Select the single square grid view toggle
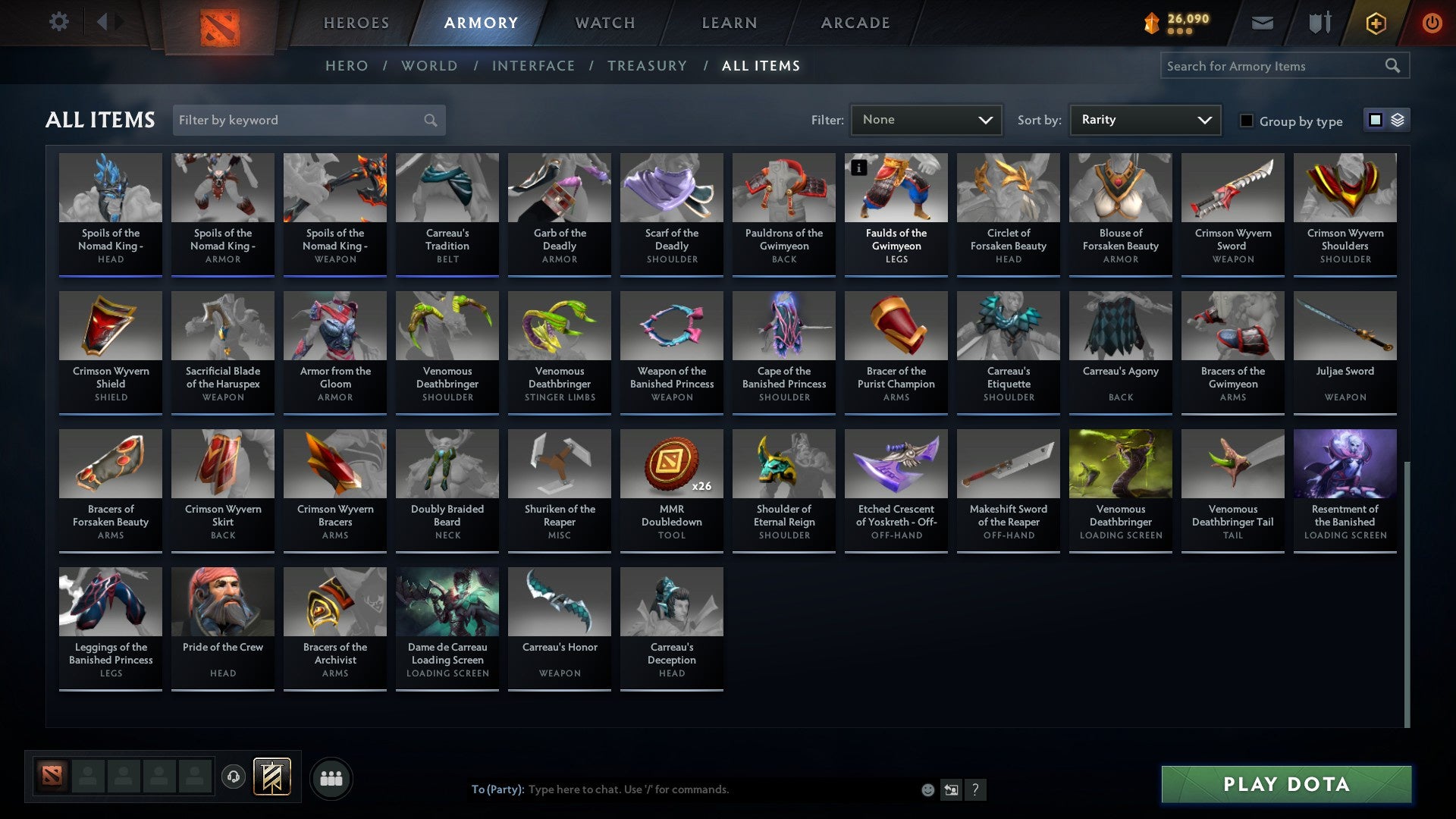 1376,120
